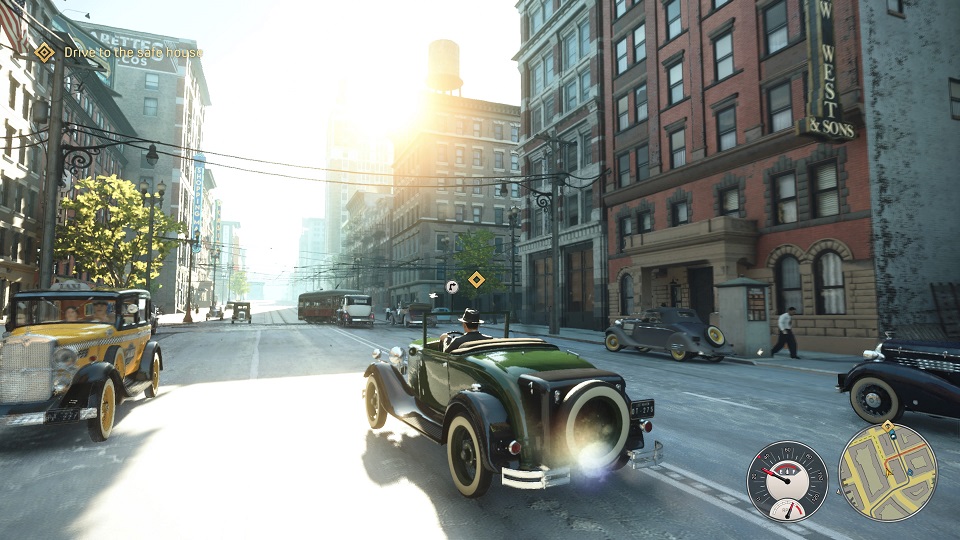
Task: Open the circular minimap
Action: (x=888, y=472)
